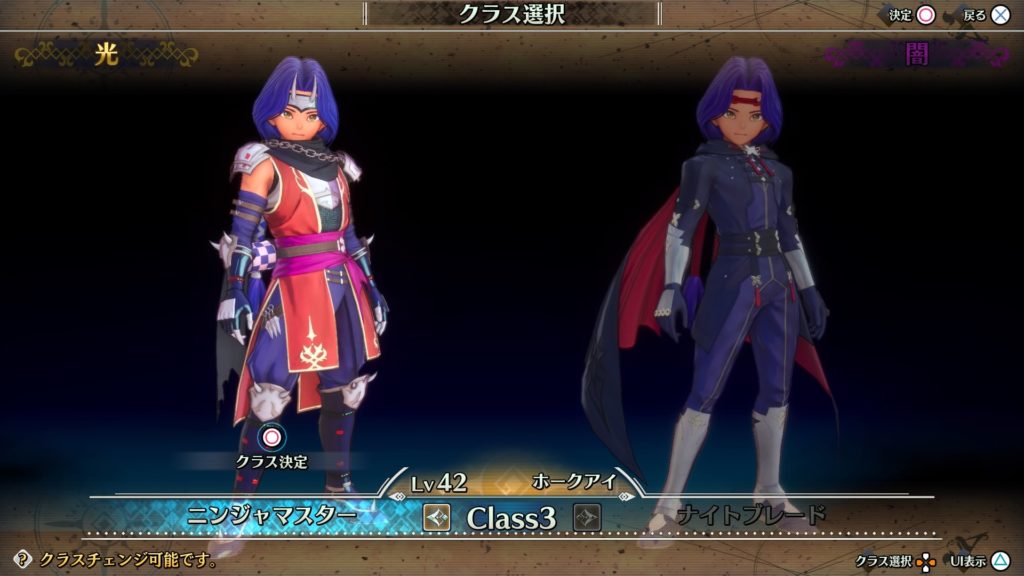
Task: Select the right arrow beside Class3
Action: tap(586, 517)
